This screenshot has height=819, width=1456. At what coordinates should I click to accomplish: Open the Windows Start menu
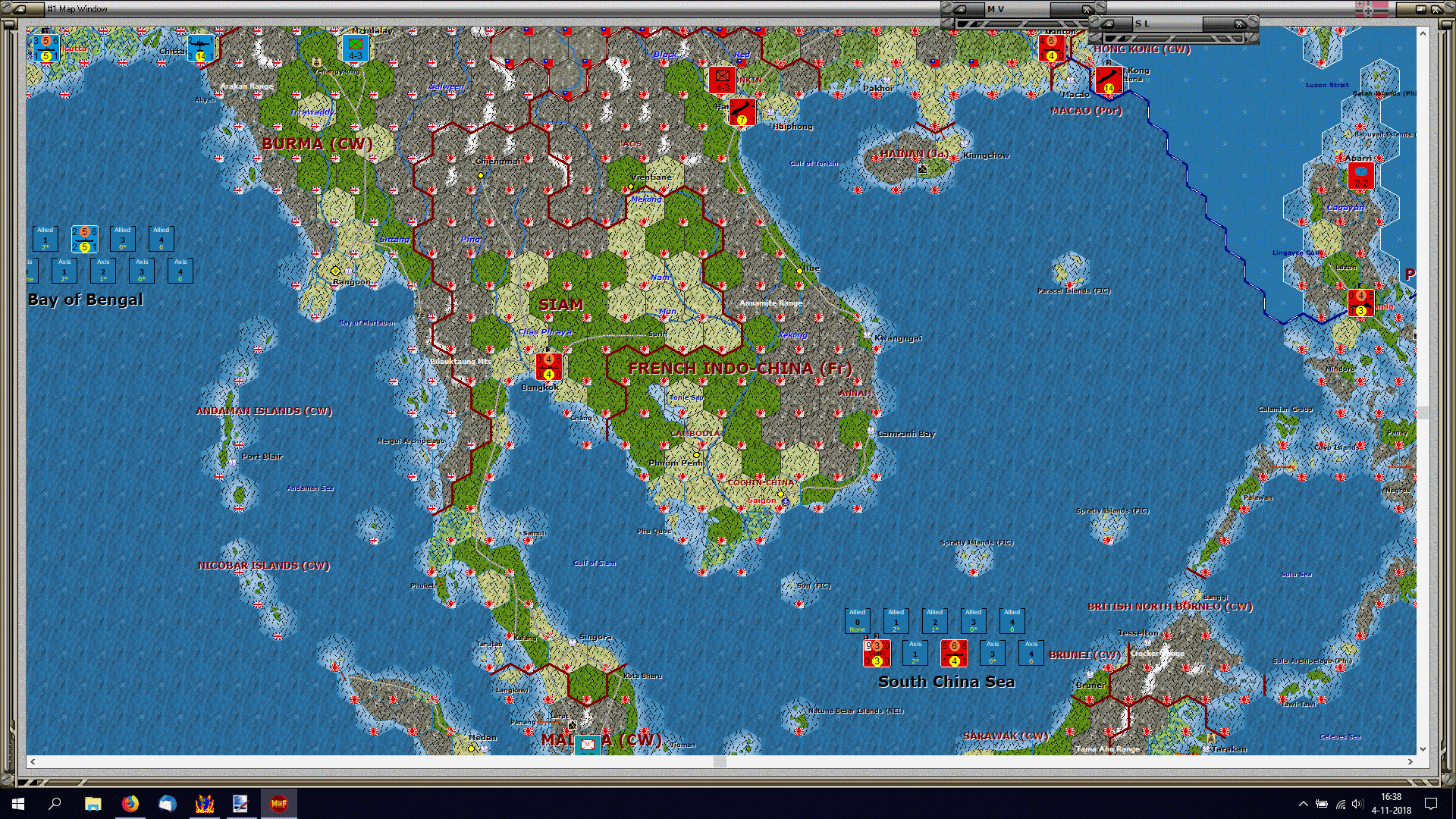17,803
